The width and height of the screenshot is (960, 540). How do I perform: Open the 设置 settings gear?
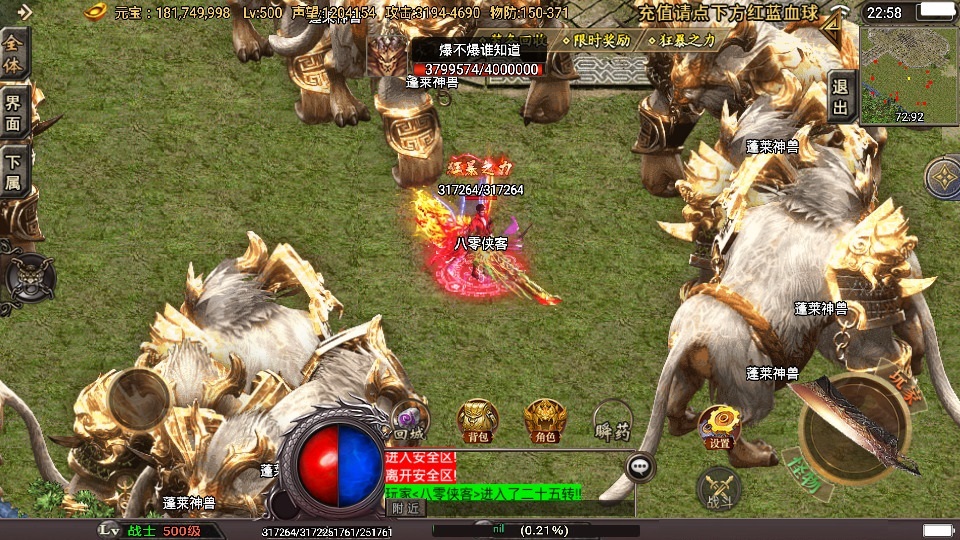[x=718, y=426]
